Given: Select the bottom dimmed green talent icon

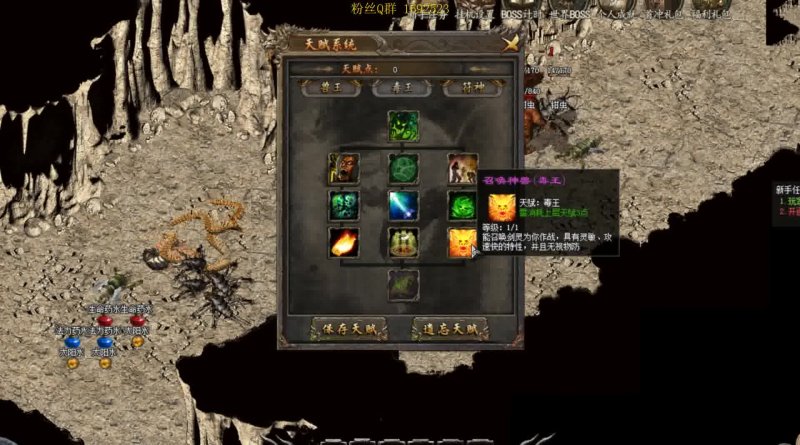Looking at the screenshot, I should (403, 285).
